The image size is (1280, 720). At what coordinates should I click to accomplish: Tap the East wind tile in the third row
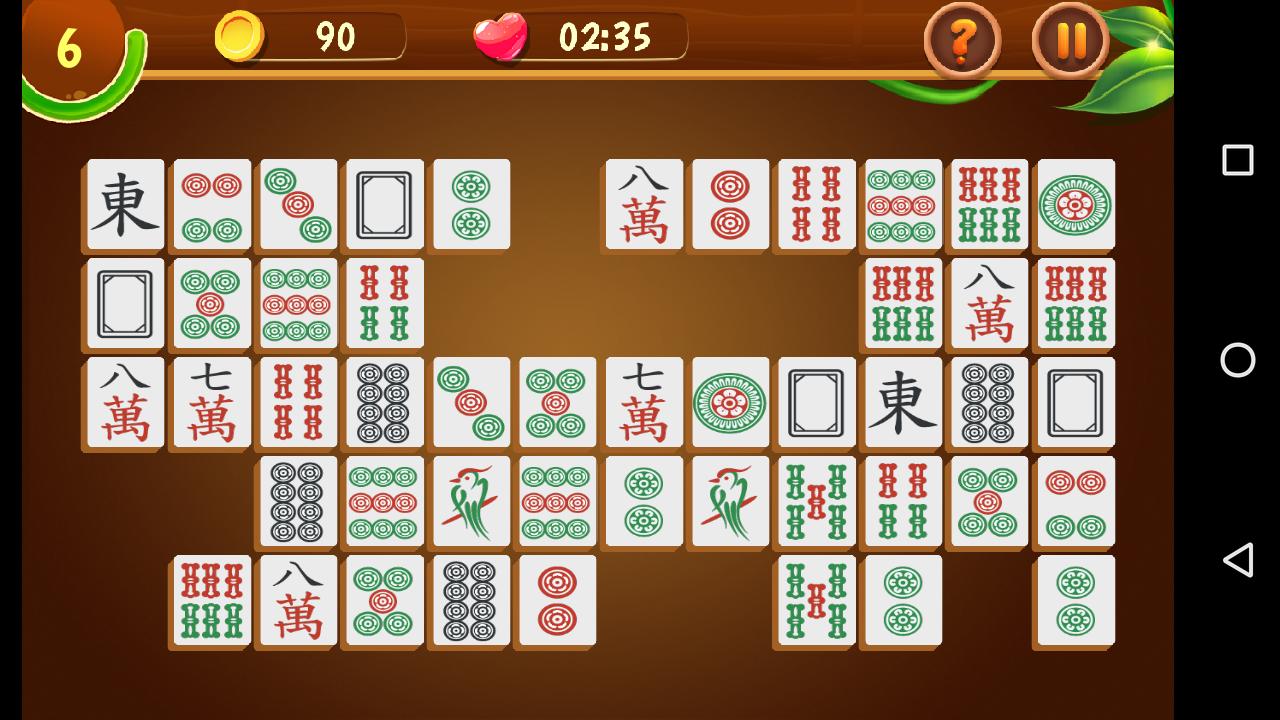pos(901,403)
